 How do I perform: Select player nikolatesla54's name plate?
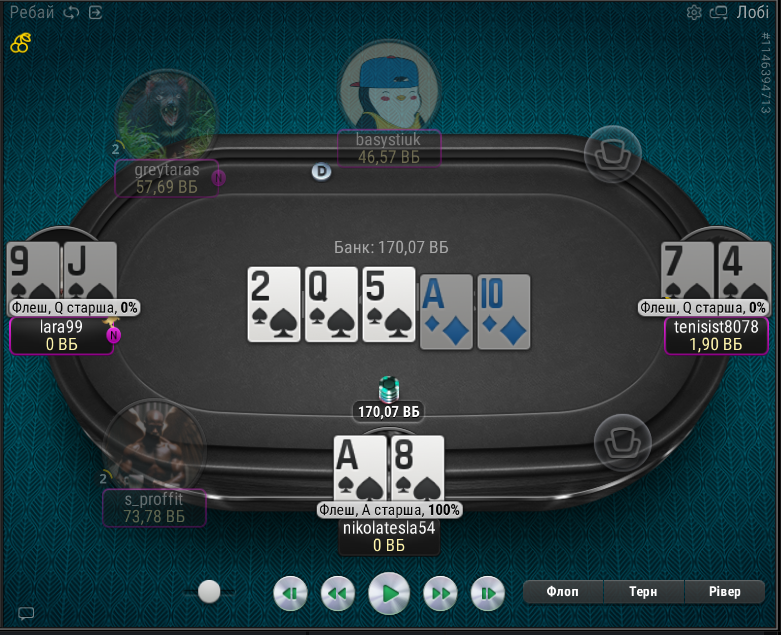pyautogui.click(x=389, y=536)
